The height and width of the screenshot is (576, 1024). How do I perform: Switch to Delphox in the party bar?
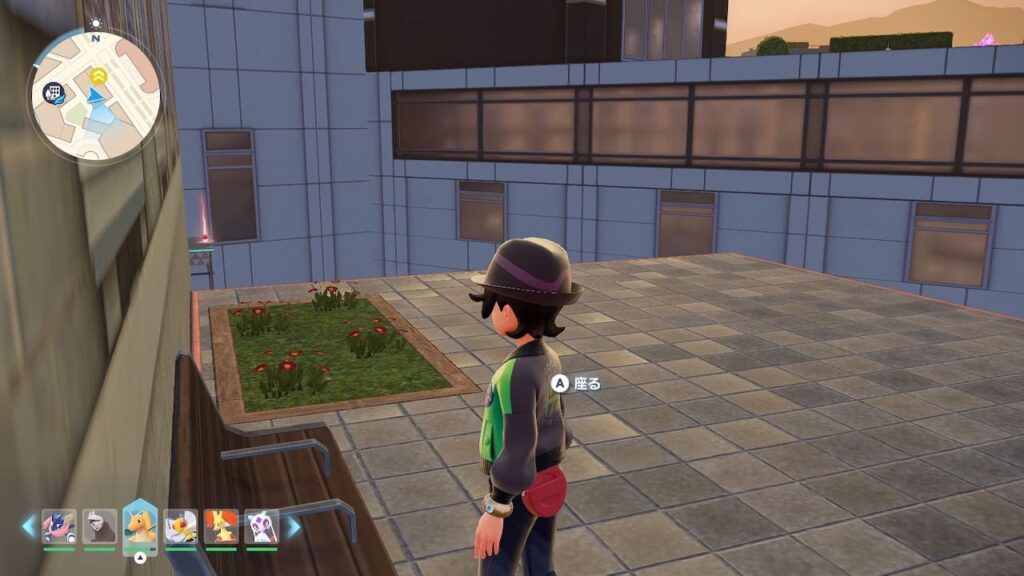[221, 525]
